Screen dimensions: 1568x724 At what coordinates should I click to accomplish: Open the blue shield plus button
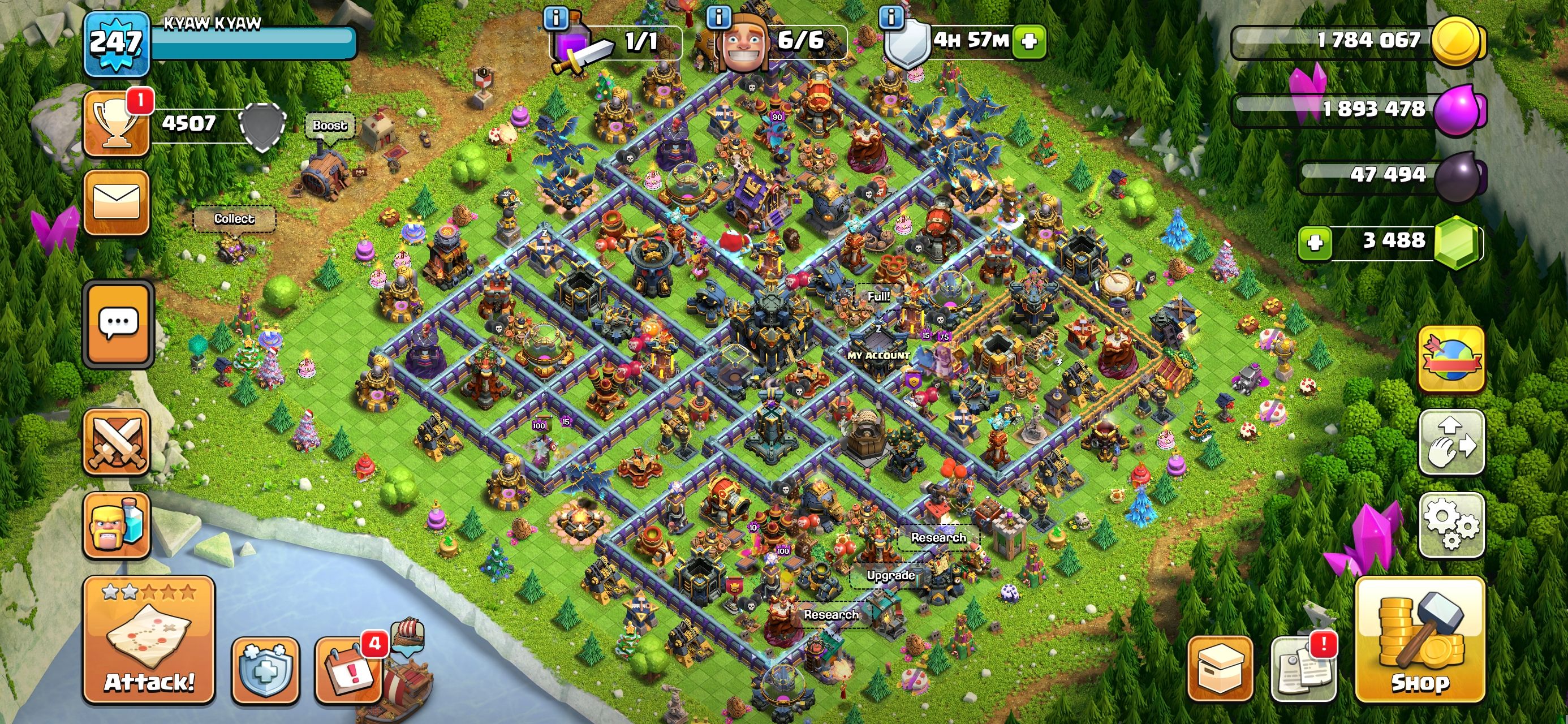tap(265, 670)
